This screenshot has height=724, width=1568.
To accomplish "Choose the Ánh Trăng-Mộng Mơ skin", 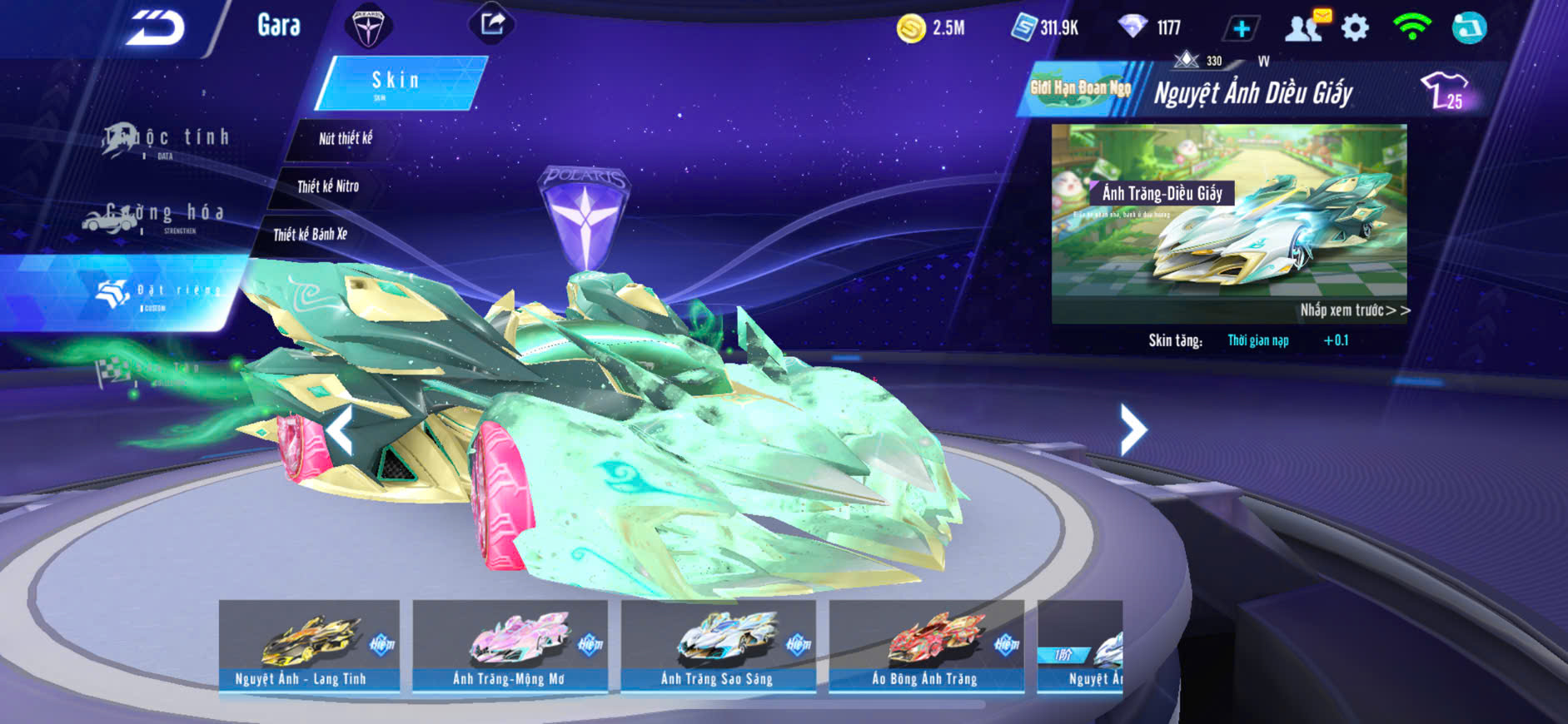I will (510, 646).
